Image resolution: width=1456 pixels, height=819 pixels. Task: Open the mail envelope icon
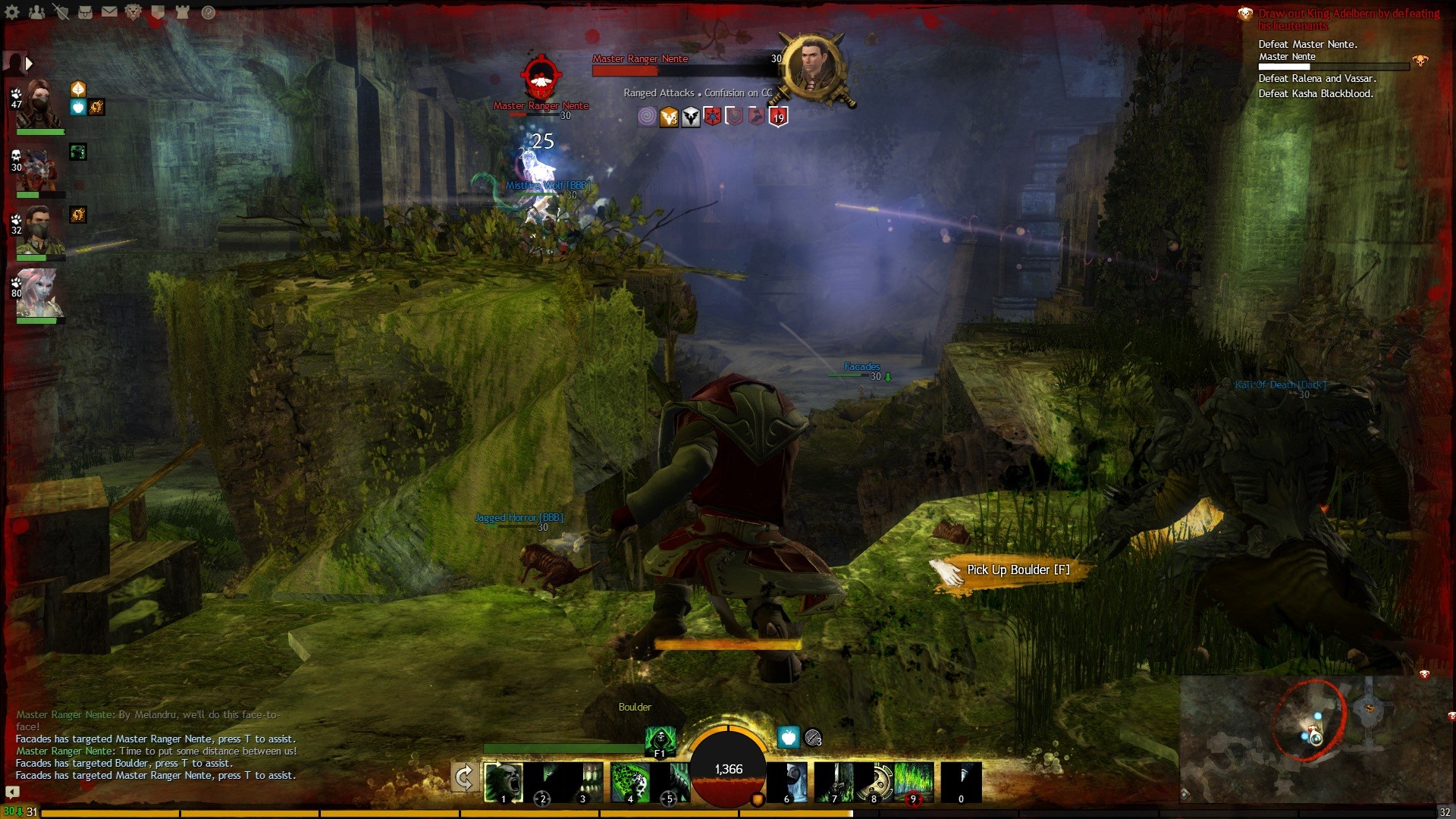(x=109, y=12)
